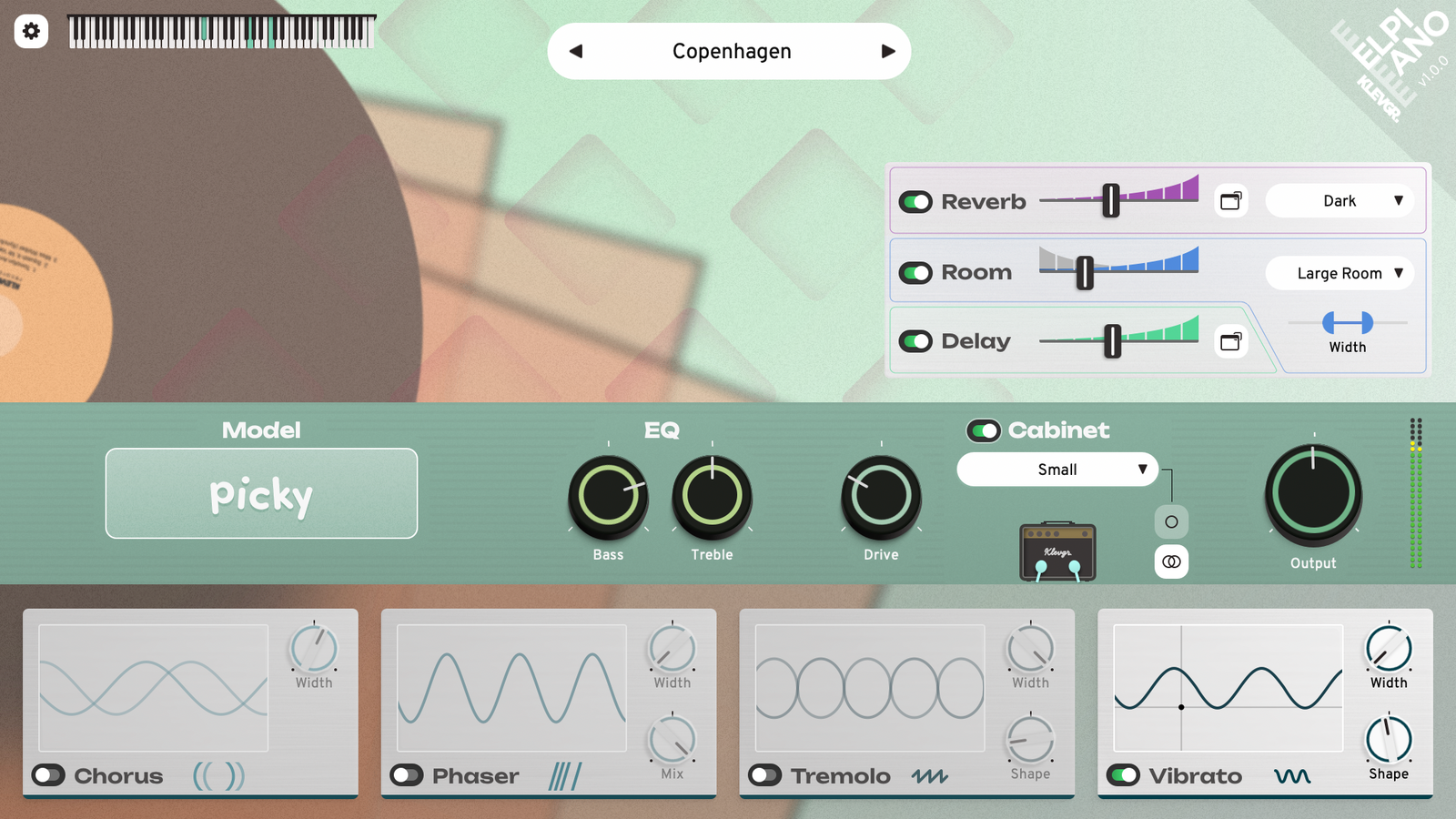The width and height of the screenshot is (1456, 819).
Task: Open the Dark reverb type dropdown
Action: 1339,200
